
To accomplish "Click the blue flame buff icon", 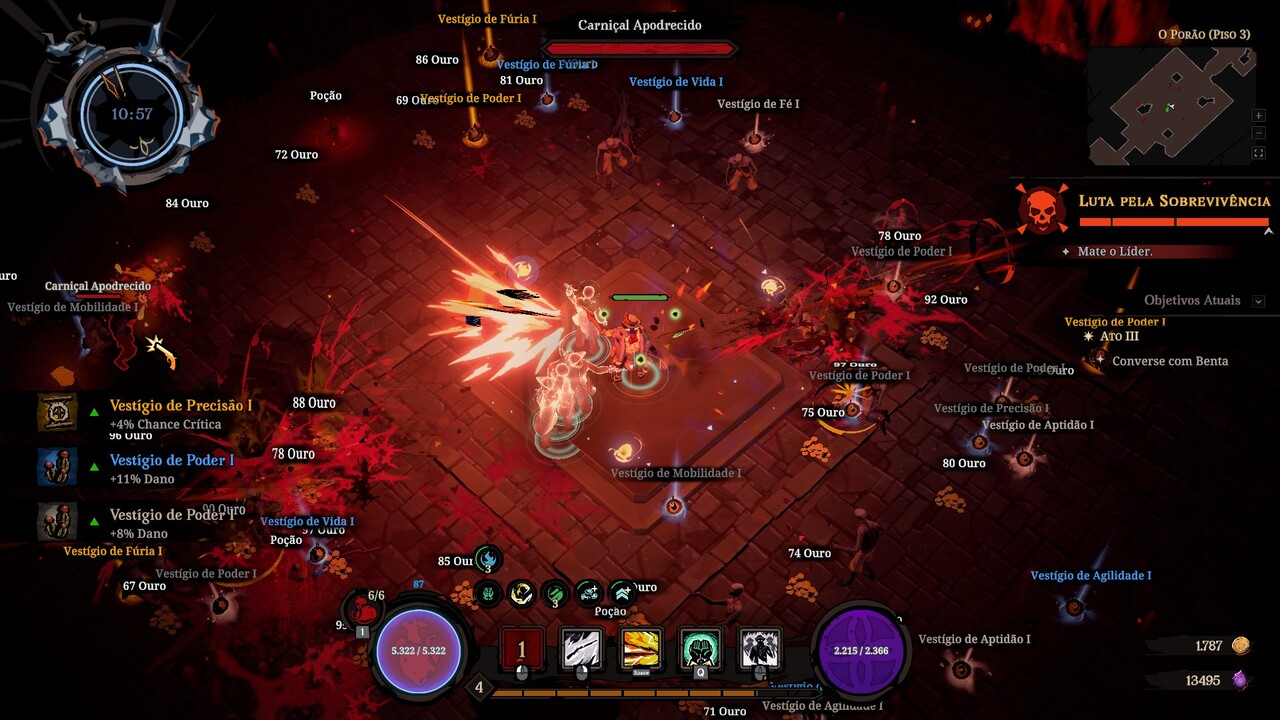I will click(x=488, y=560).
